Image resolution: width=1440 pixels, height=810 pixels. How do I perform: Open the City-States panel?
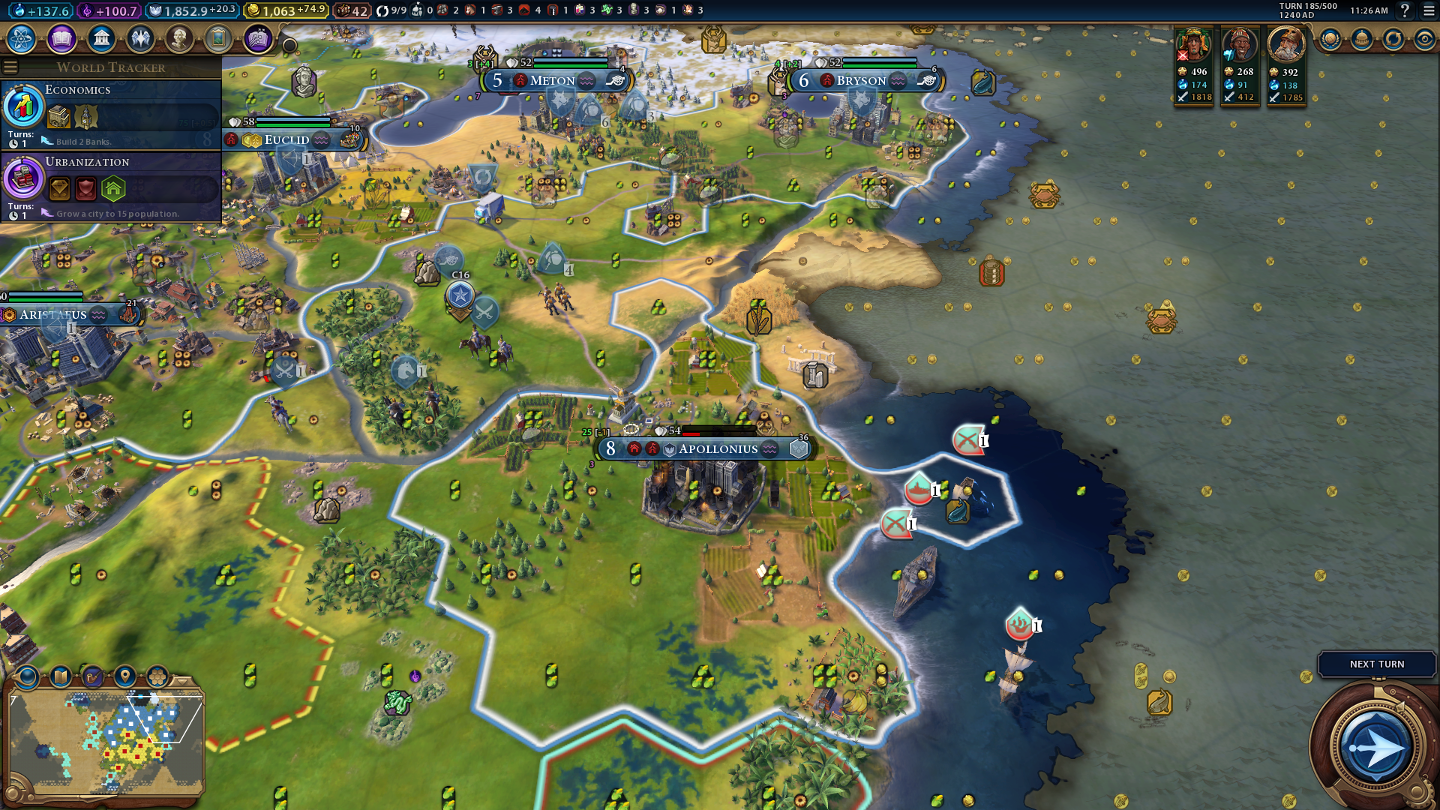pos(1362,39)
